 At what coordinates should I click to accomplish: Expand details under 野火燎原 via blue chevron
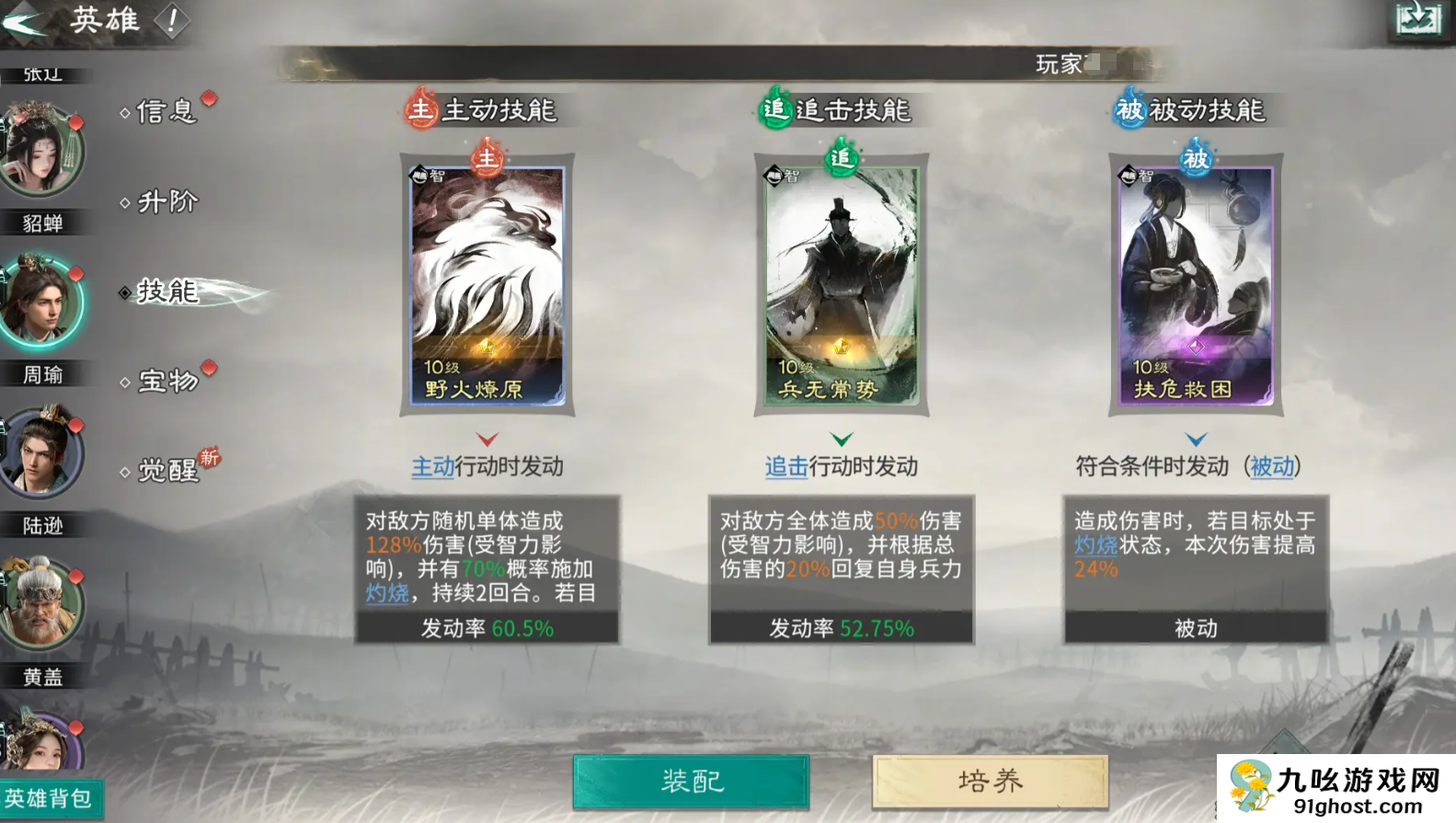pos(487,439)
